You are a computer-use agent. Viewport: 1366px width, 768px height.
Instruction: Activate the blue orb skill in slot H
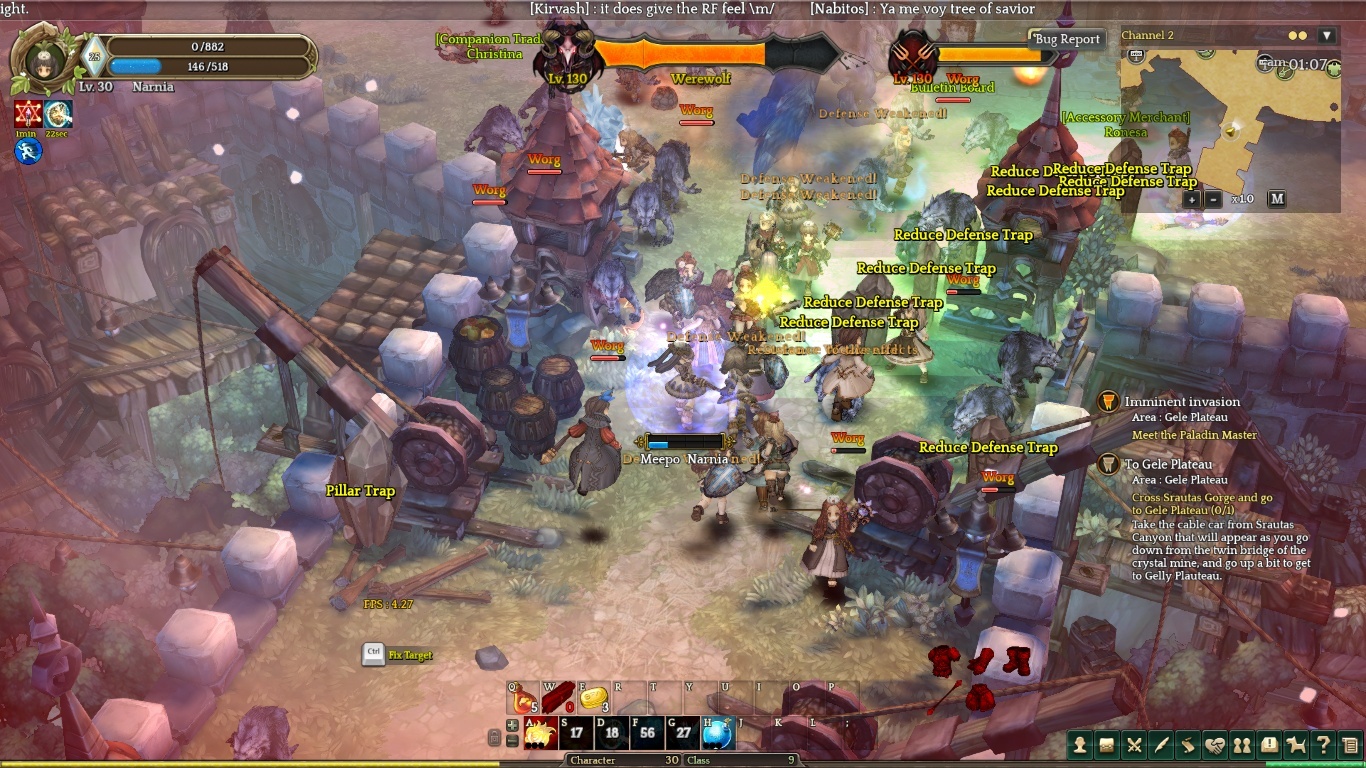coord(718,733)
